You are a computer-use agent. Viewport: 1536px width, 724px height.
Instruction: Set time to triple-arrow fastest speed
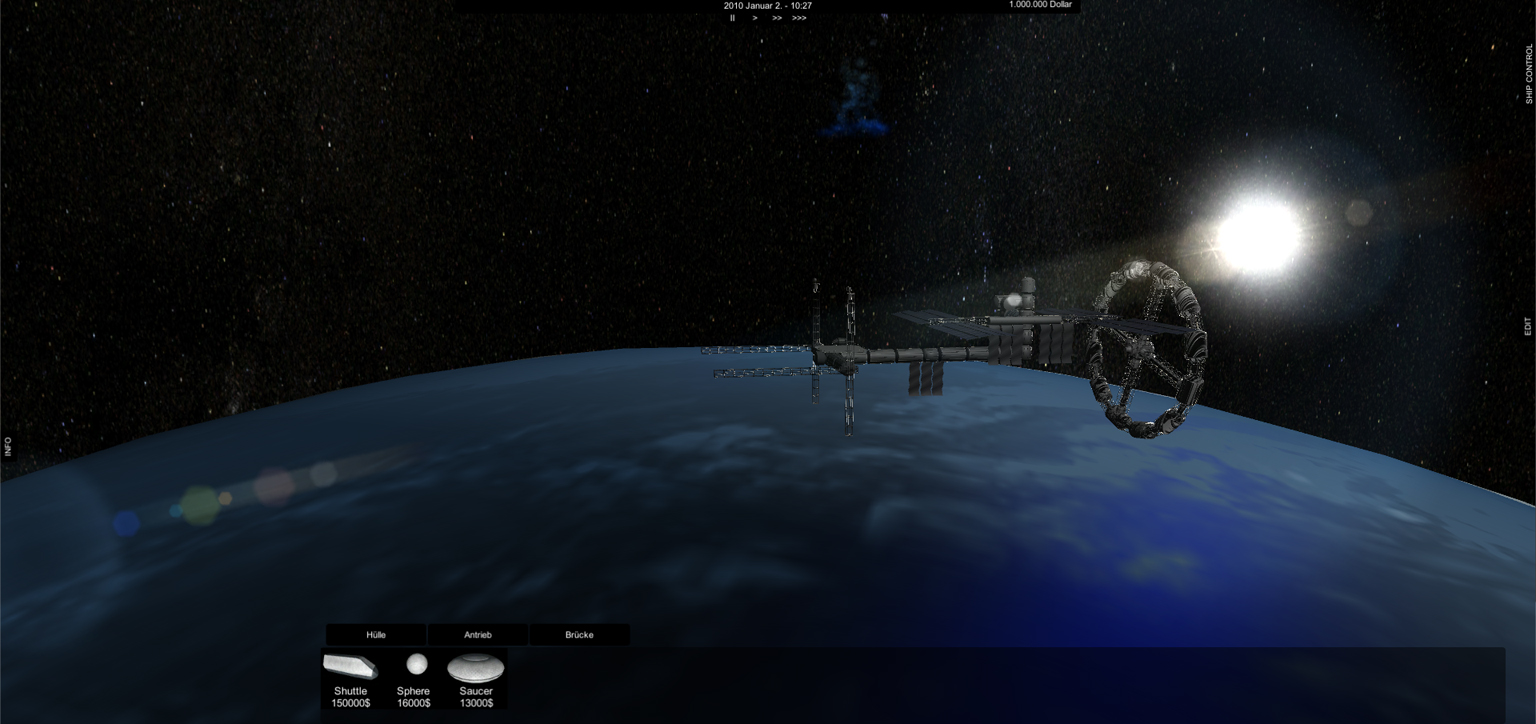799,18
